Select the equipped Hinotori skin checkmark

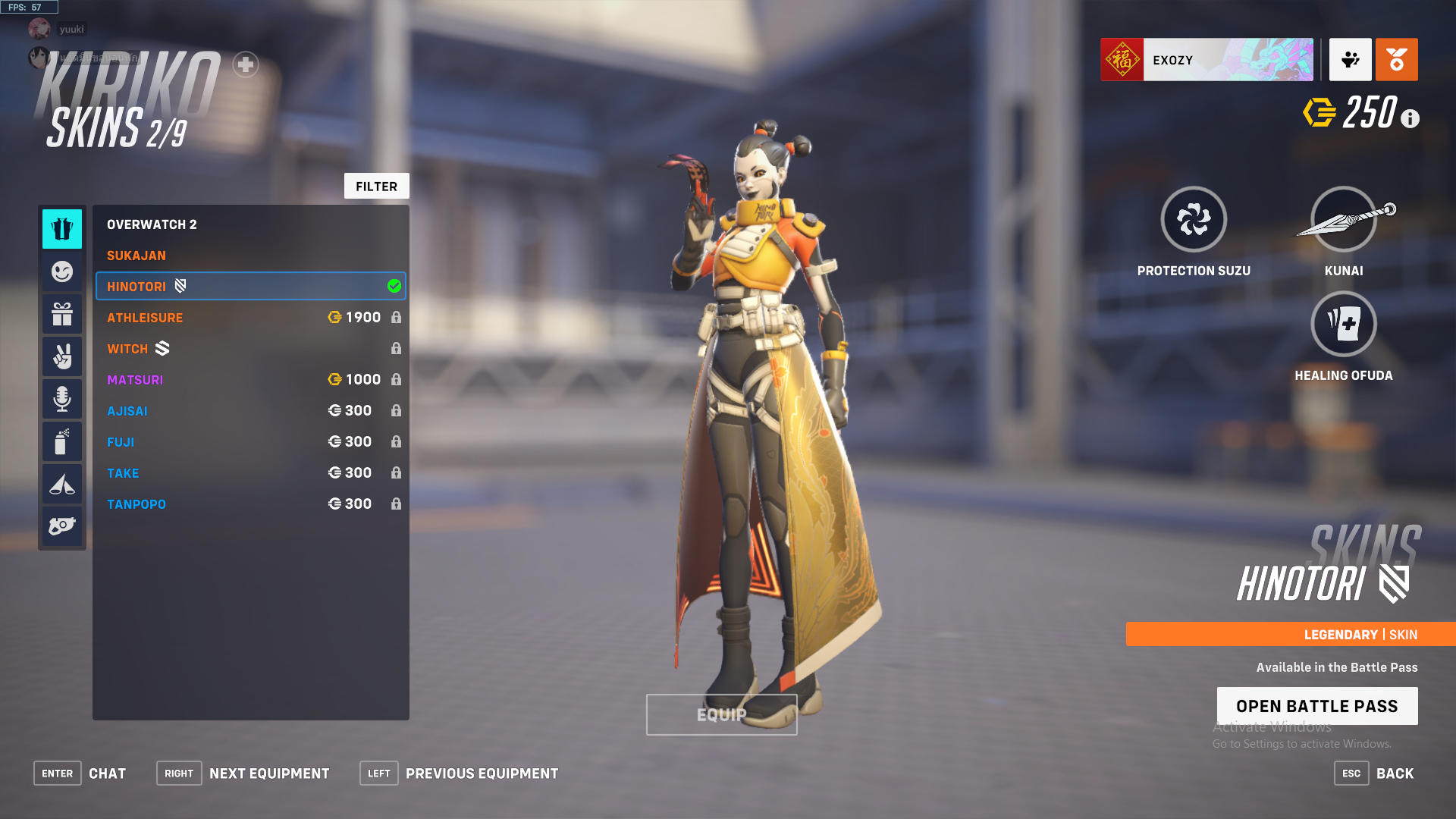(394, 286)
